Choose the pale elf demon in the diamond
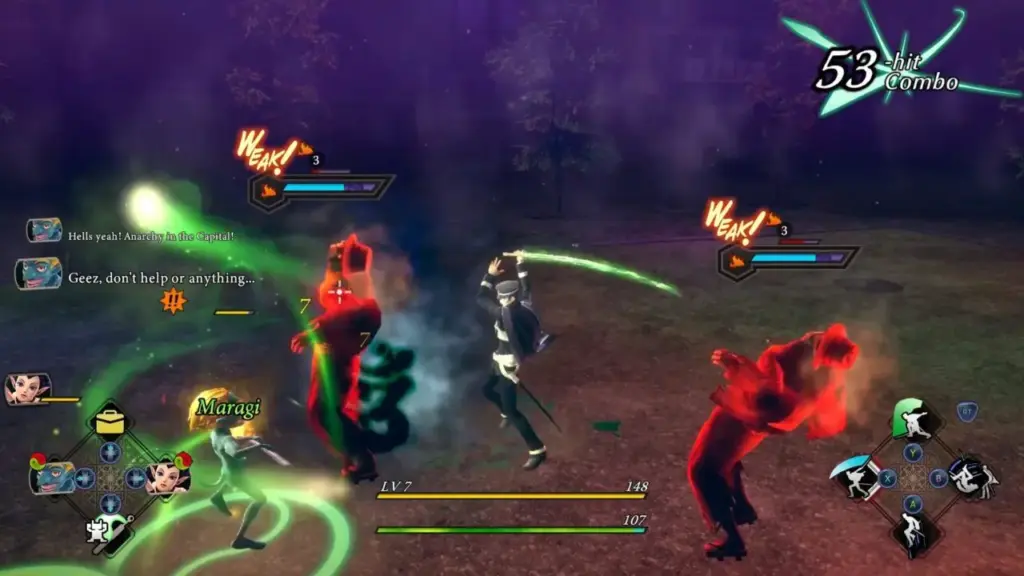This screenshot has height=576, width=1024. [167, 476]
